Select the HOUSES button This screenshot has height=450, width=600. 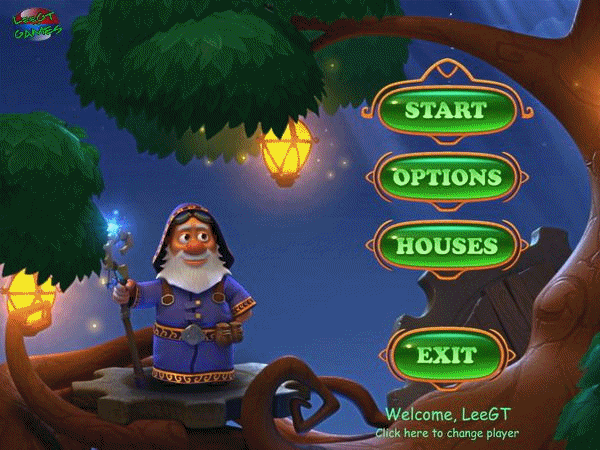click(446, 245)
